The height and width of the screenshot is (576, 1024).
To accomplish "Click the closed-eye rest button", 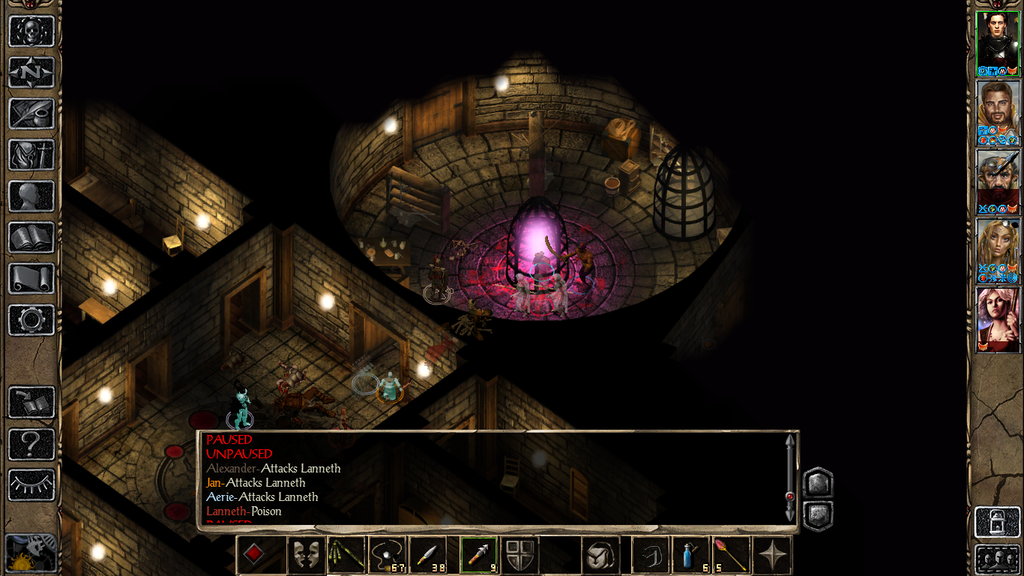I will (x=31, y=485).
